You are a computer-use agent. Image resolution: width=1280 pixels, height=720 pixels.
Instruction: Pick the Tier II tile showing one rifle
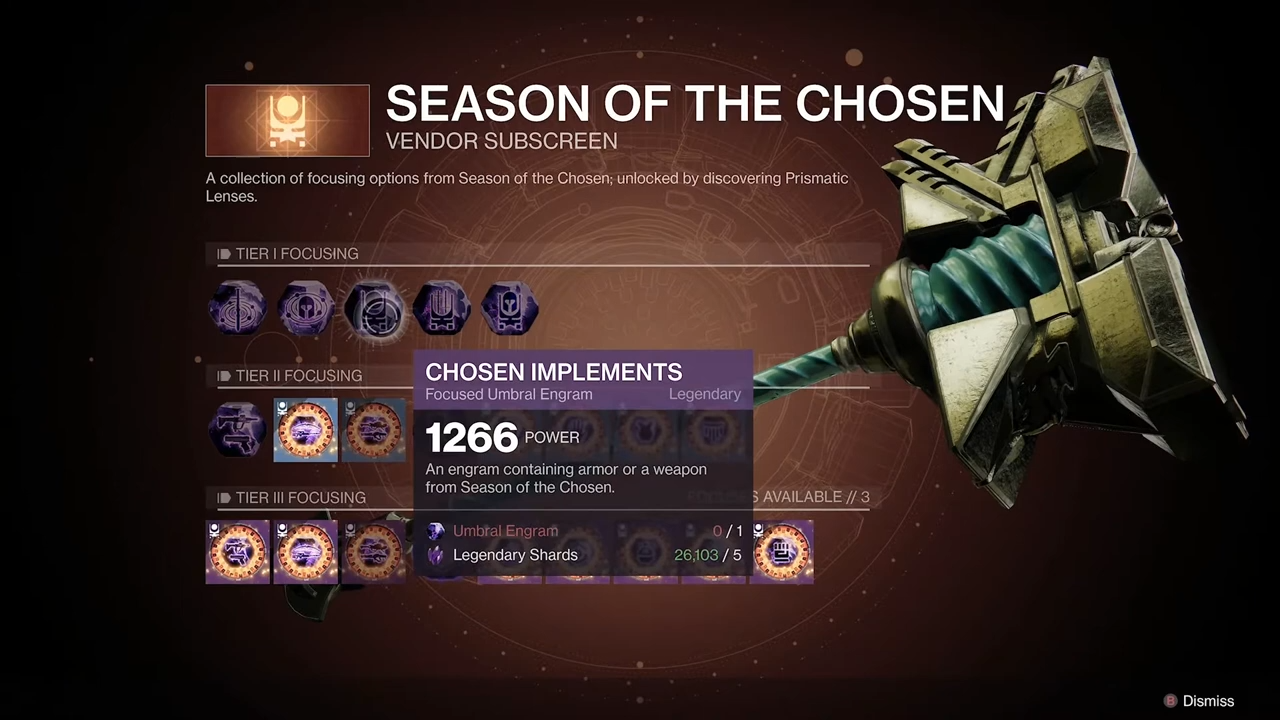306,430
